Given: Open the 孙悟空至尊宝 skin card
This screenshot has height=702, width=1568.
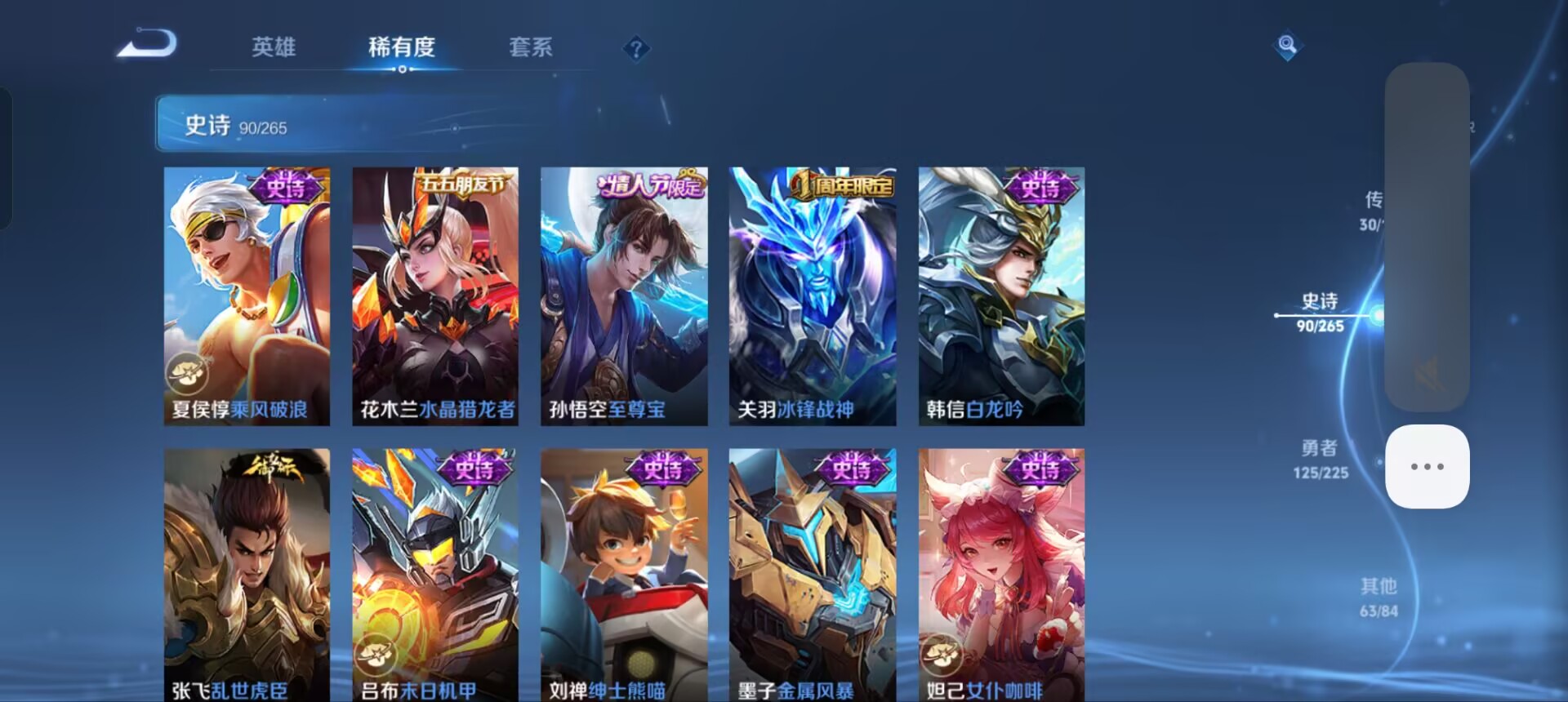Looking at the screenshot, I should 623,294.
